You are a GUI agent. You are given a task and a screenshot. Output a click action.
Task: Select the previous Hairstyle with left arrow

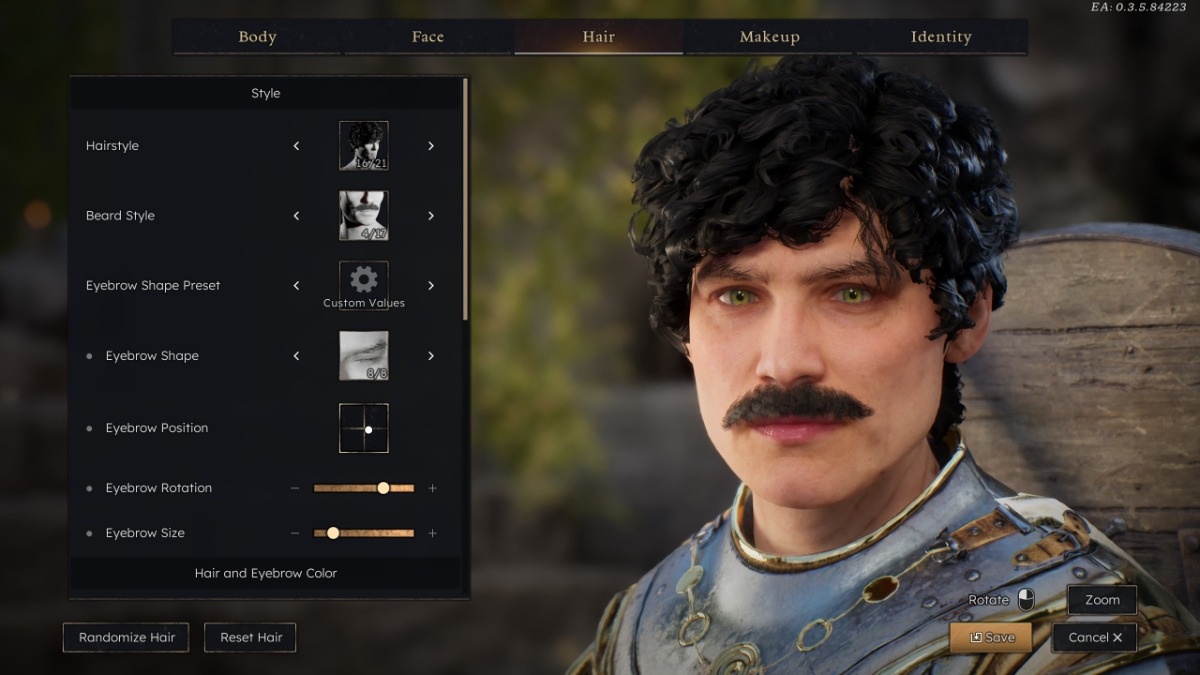pos(296,146)
